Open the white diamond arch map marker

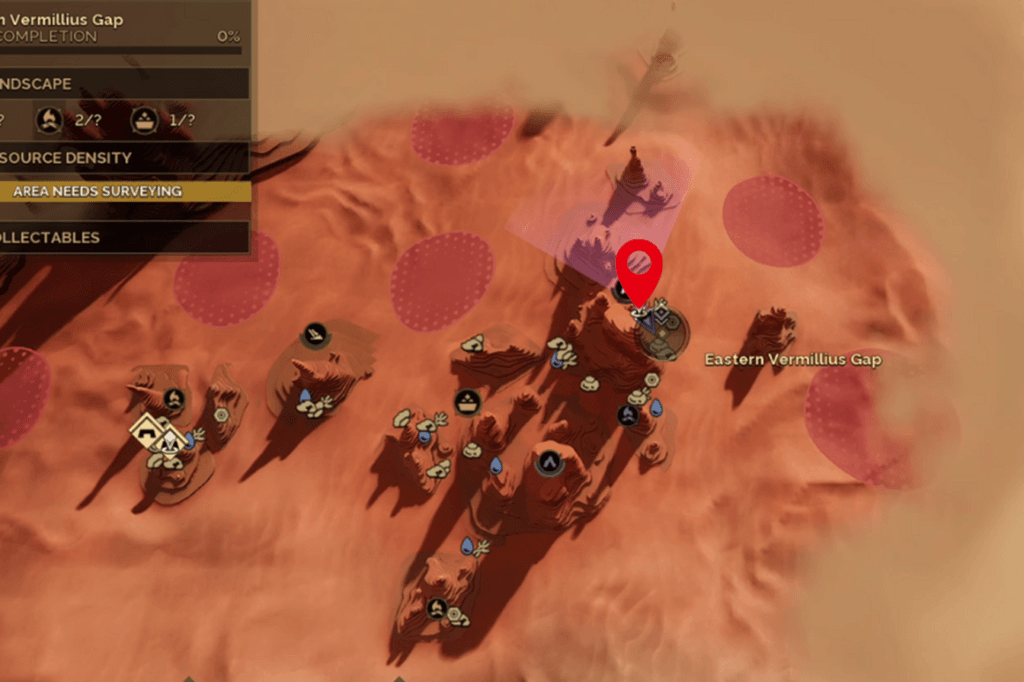(147, 429)
